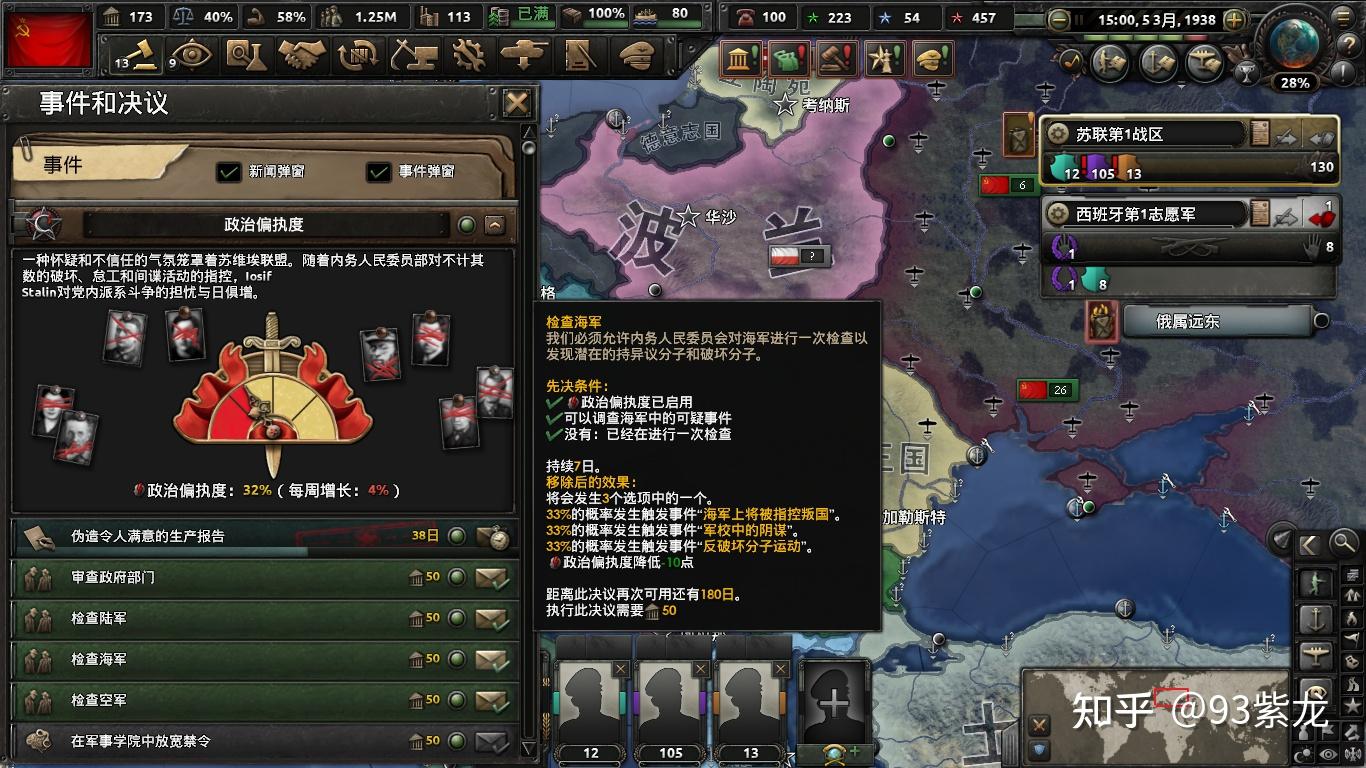Open the army view (green soldier icon)
Screen dimensions: 1366x768
(x=1316, y=580)
